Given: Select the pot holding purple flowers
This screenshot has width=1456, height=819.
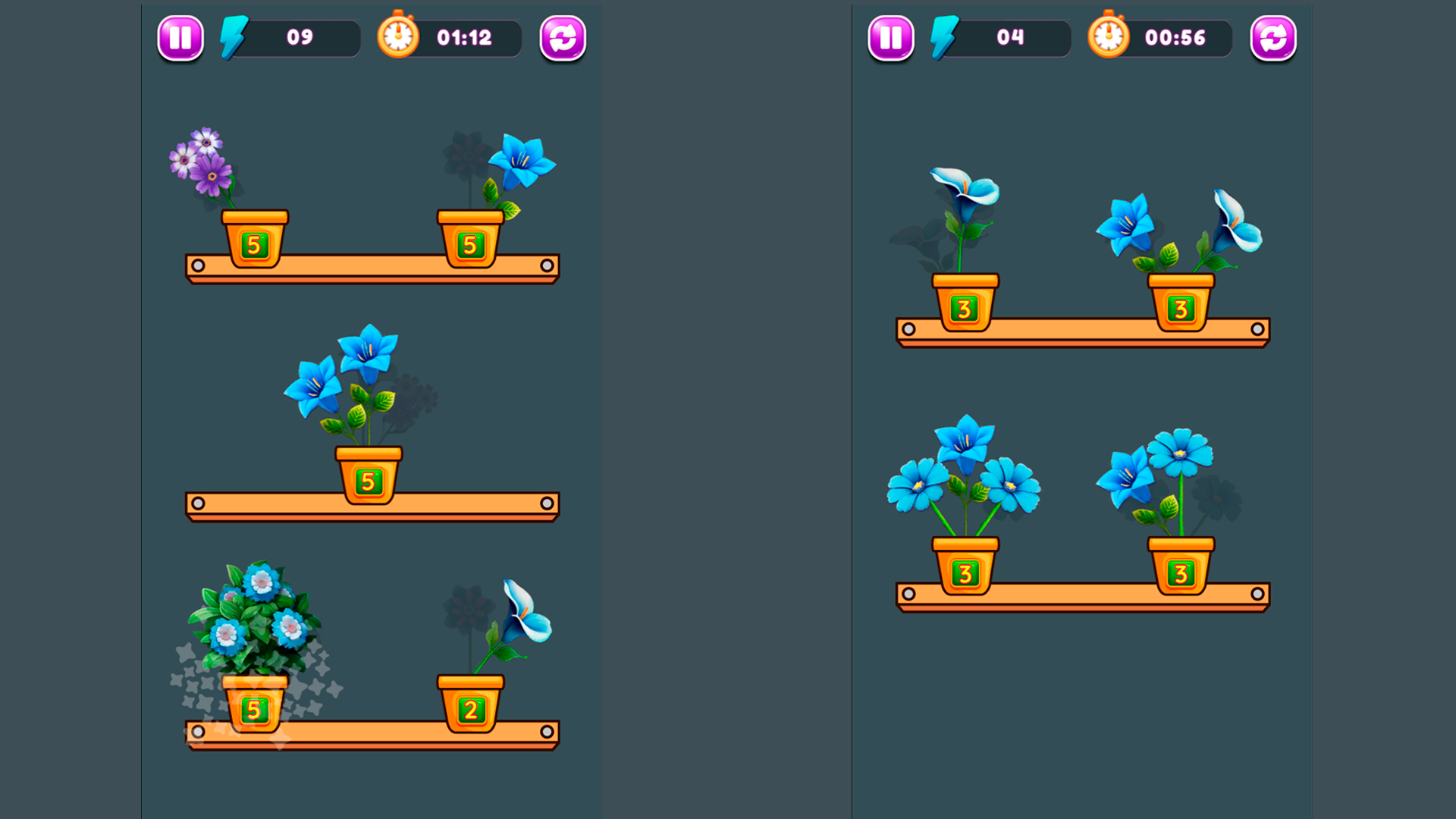Looking at the screenshot, I should [255, 240].
